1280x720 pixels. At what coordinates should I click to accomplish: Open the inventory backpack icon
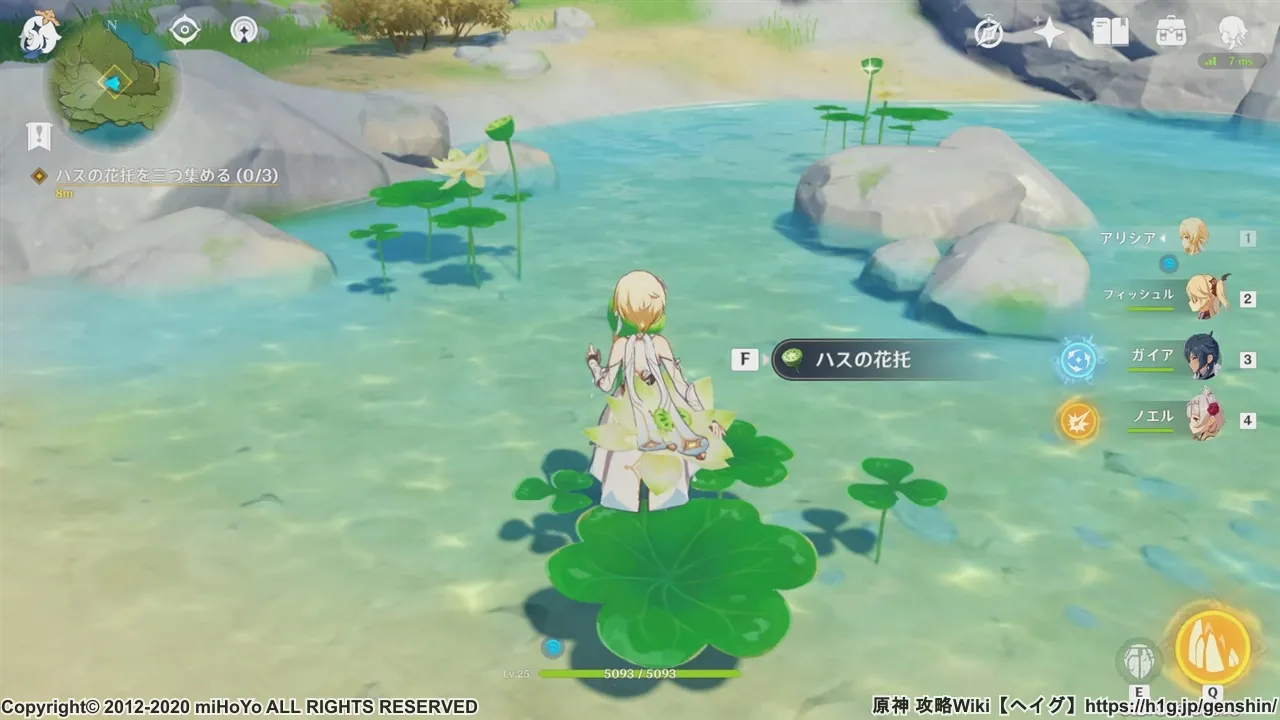pos(1171,33)
